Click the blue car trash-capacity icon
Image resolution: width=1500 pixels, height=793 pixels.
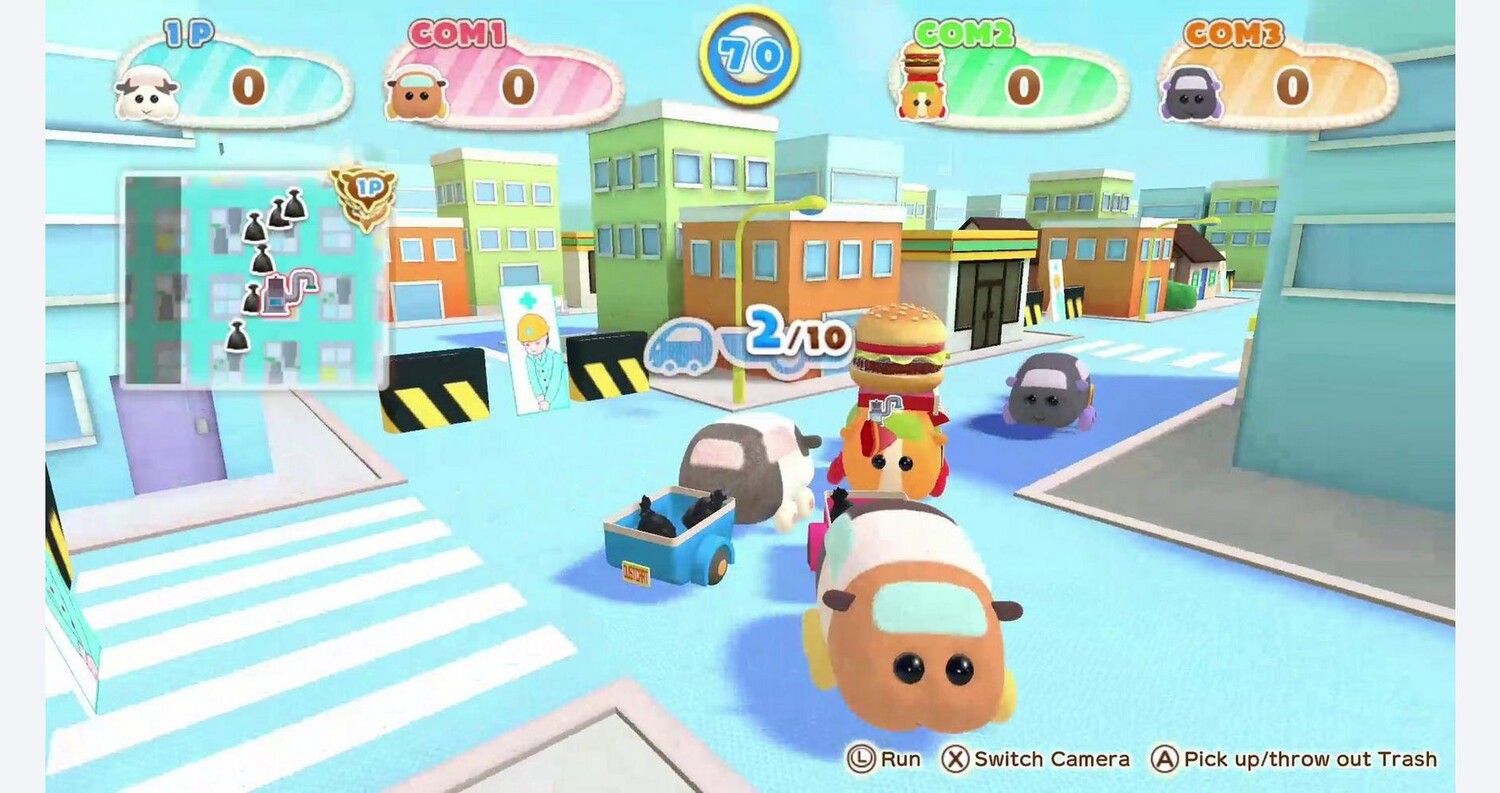click(684, 345)
